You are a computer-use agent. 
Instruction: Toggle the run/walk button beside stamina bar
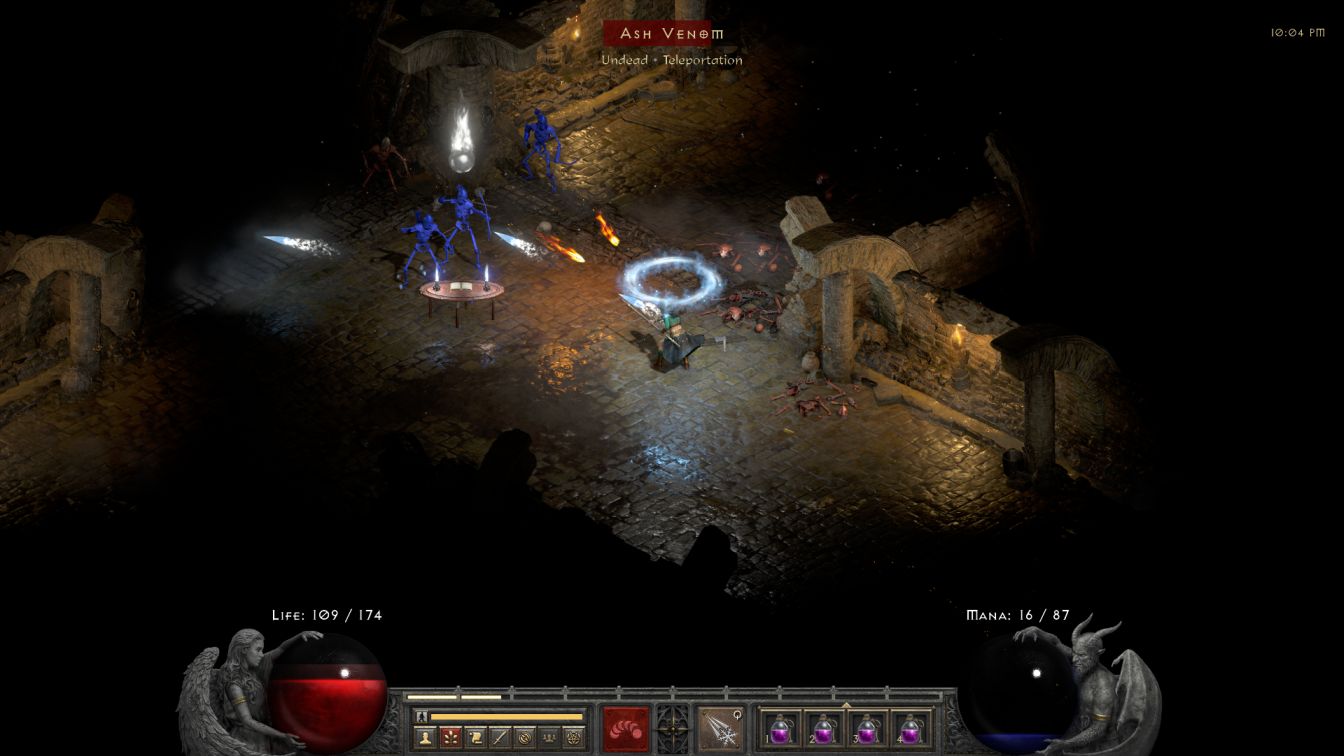pos(421,716)
